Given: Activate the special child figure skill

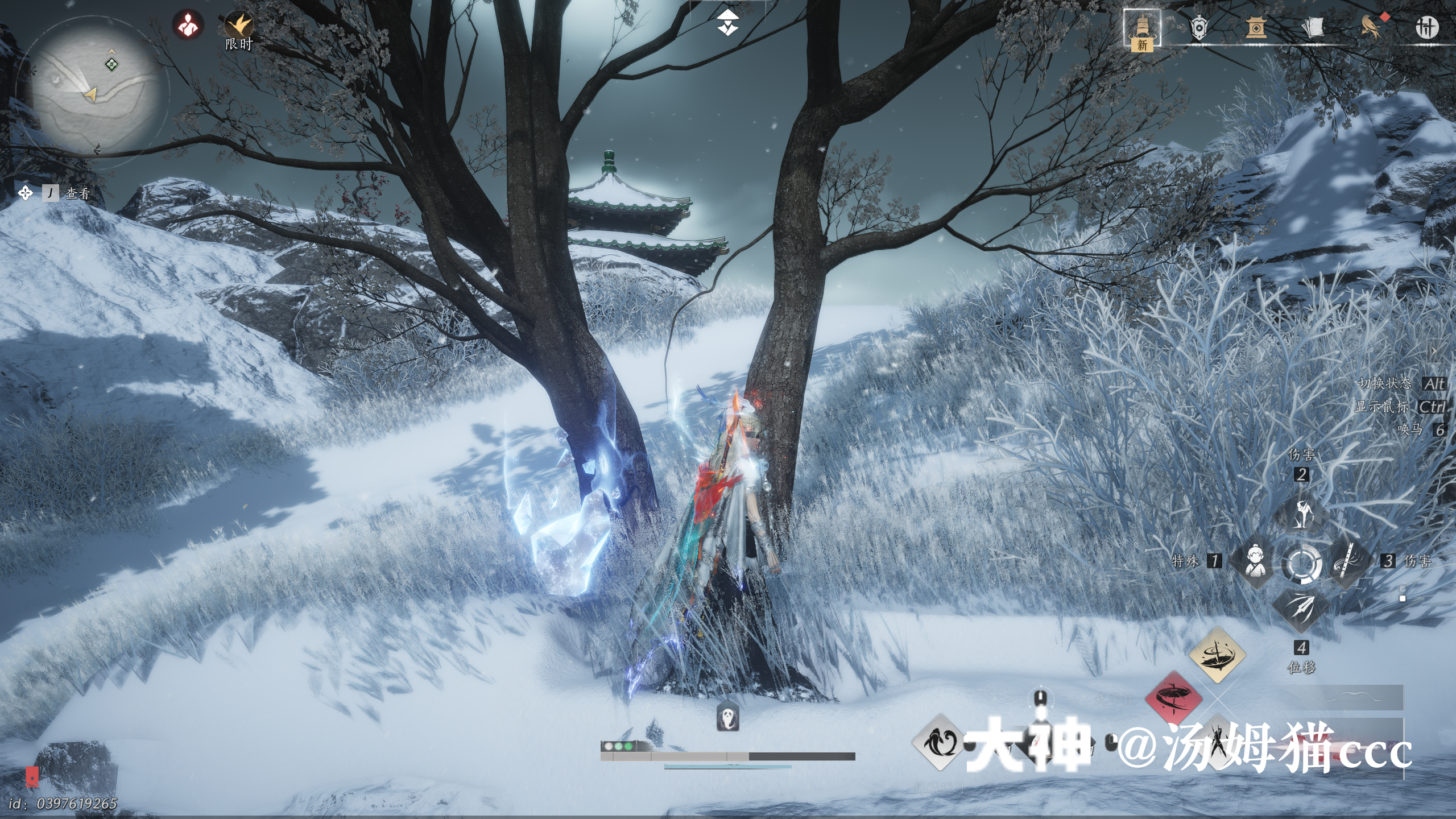Looking at the screenshot, I should [x=1254, y=562].
